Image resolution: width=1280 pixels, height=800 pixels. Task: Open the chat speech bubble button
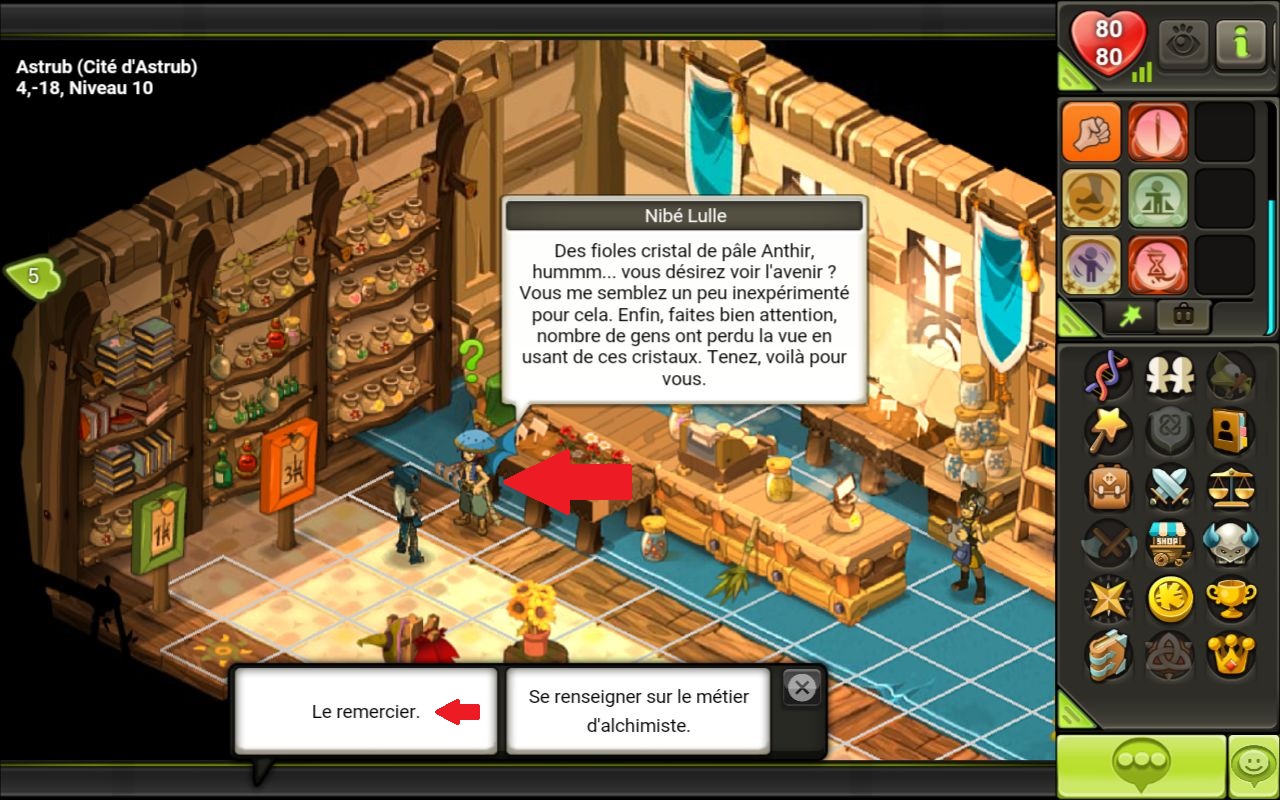click(x=1141, y=766)
